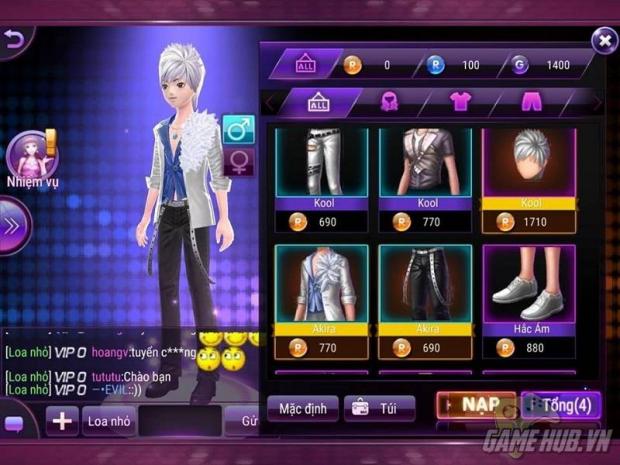Go back using the top-left arrow
This screenshot has width=620, height=465.
point(13,40)
